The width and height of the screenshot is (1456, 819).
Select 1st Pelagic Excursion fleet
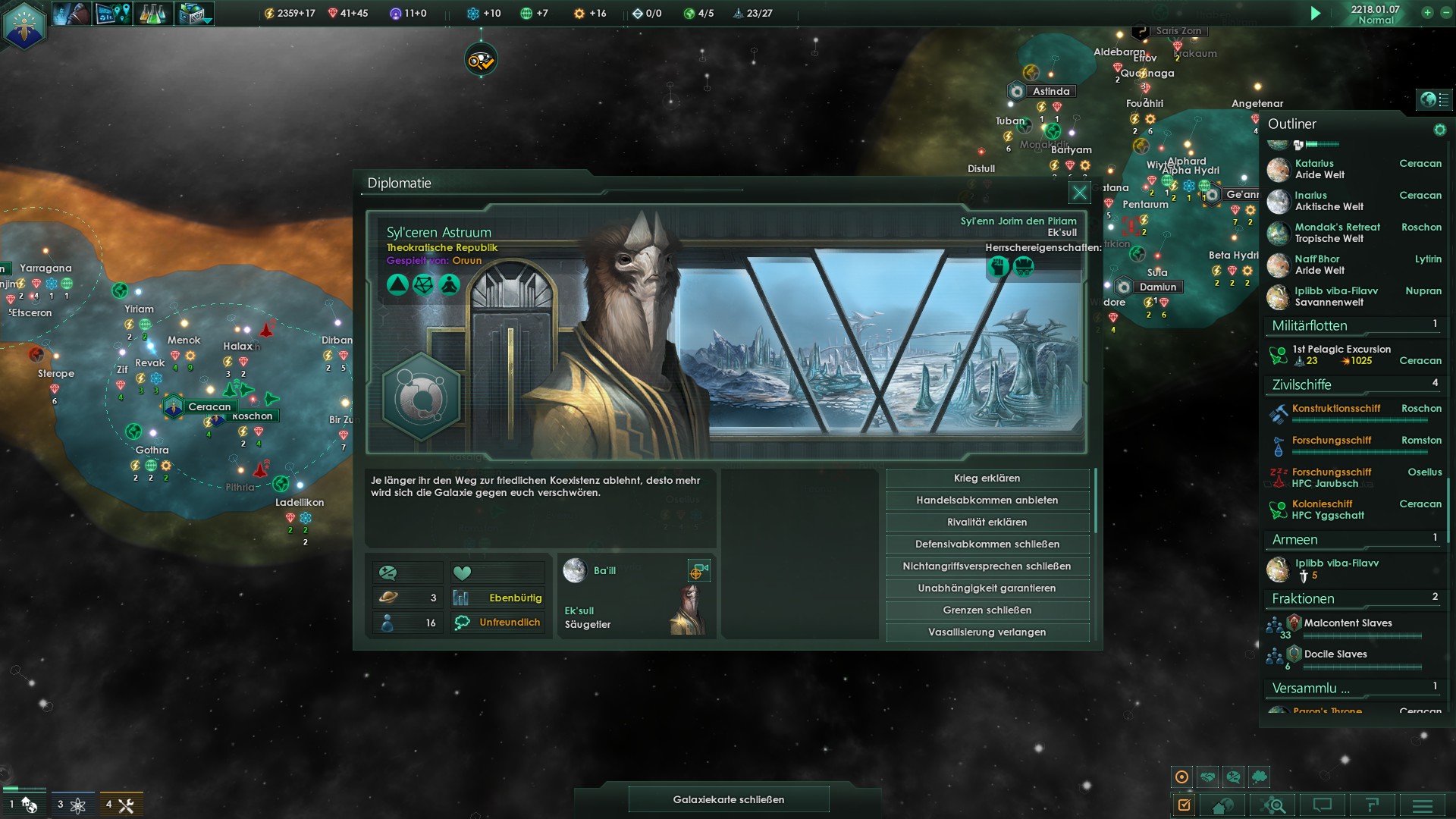click(1341, 350)
